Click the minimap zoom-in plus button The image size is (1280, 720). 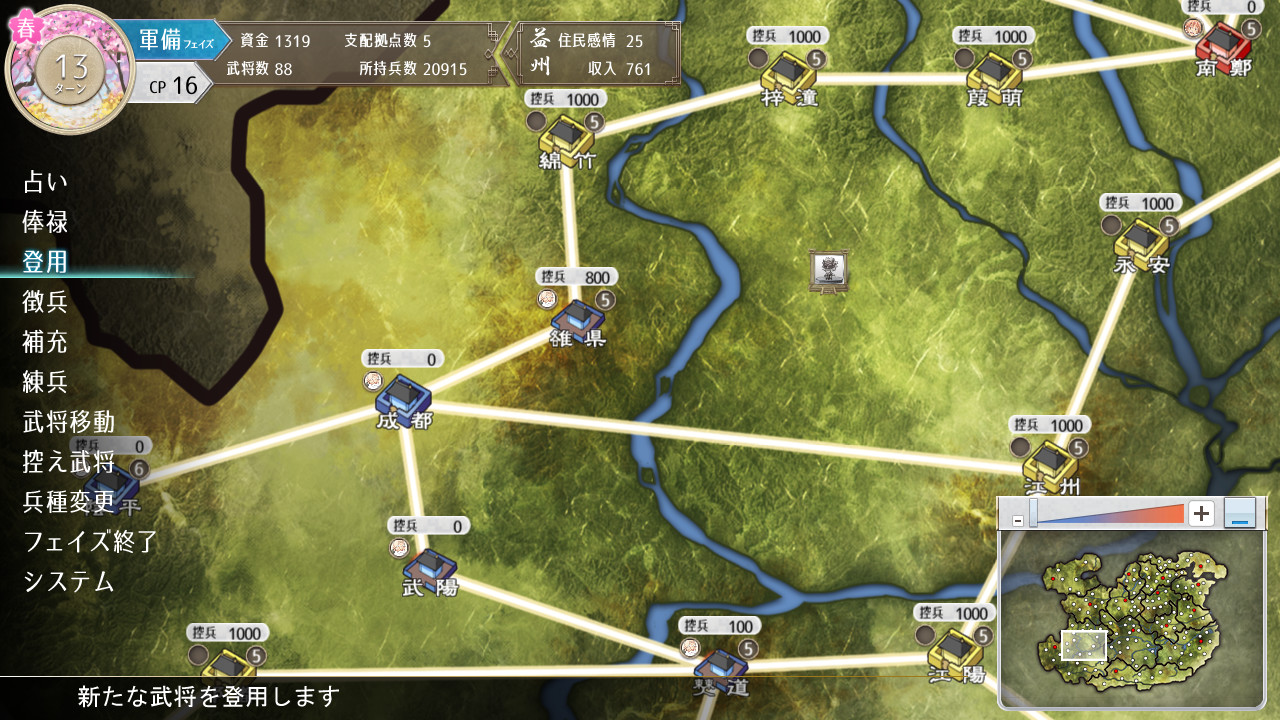click(1201, 514)
